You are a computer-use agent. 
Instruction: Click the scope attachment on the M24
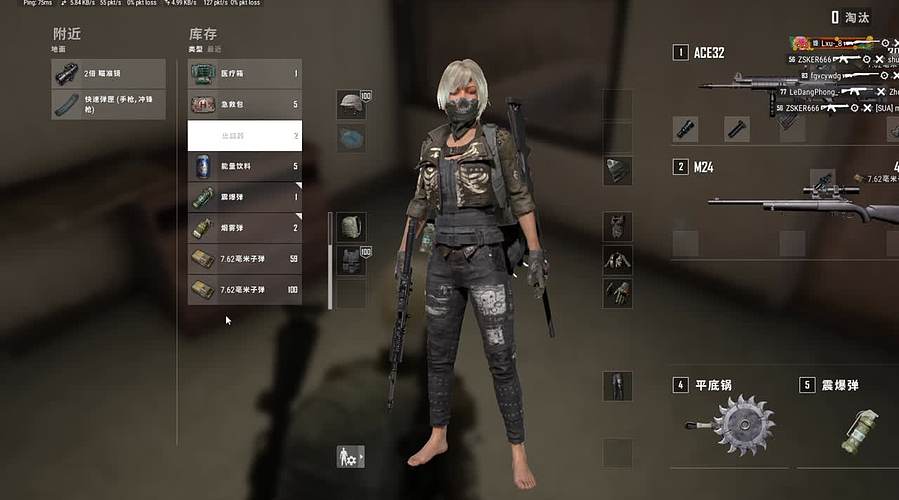coord(822,180)
